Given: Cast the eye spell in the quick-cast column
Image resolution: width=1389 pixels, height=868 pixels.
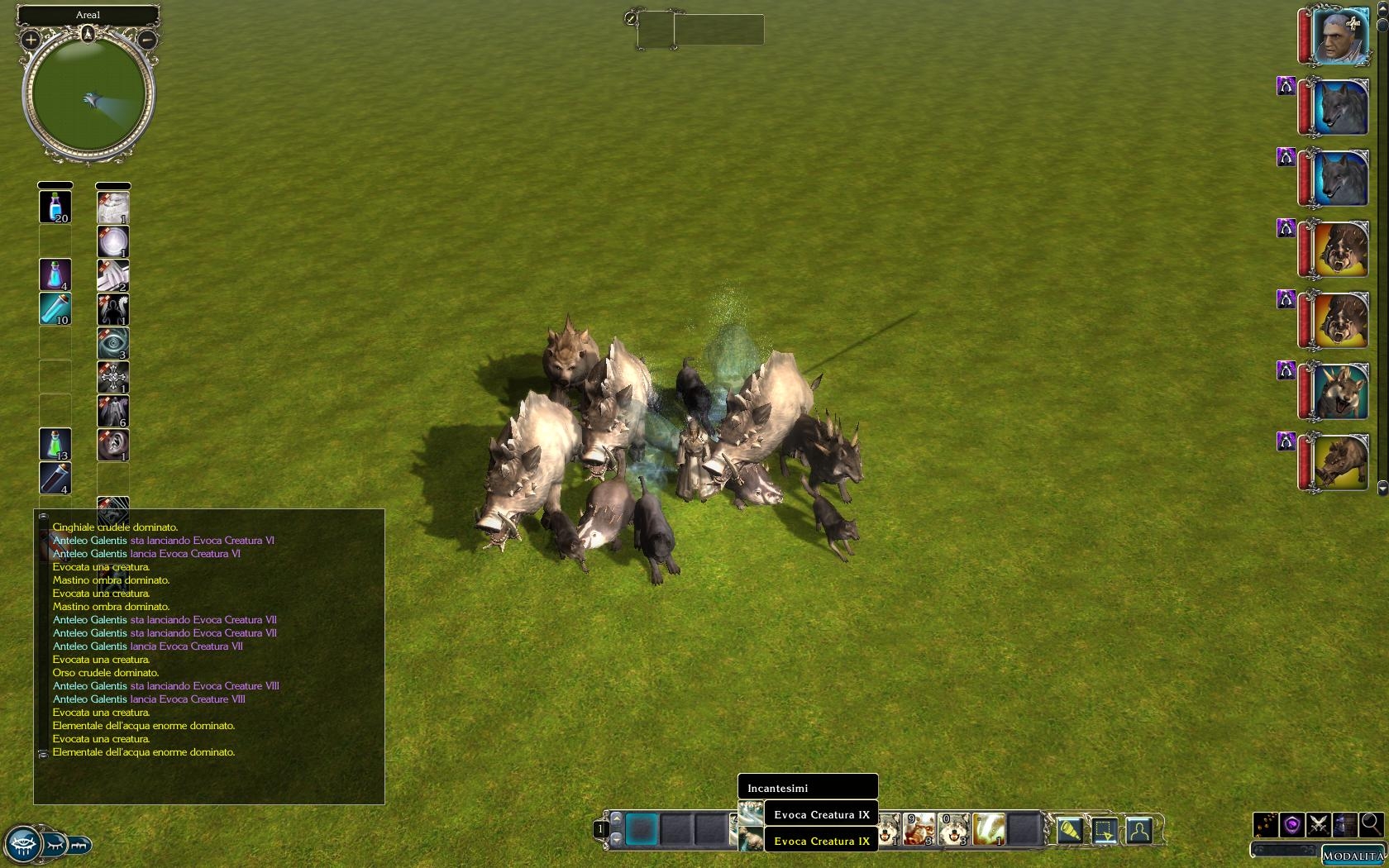Looking at the screenshot, I should [113, 343].
